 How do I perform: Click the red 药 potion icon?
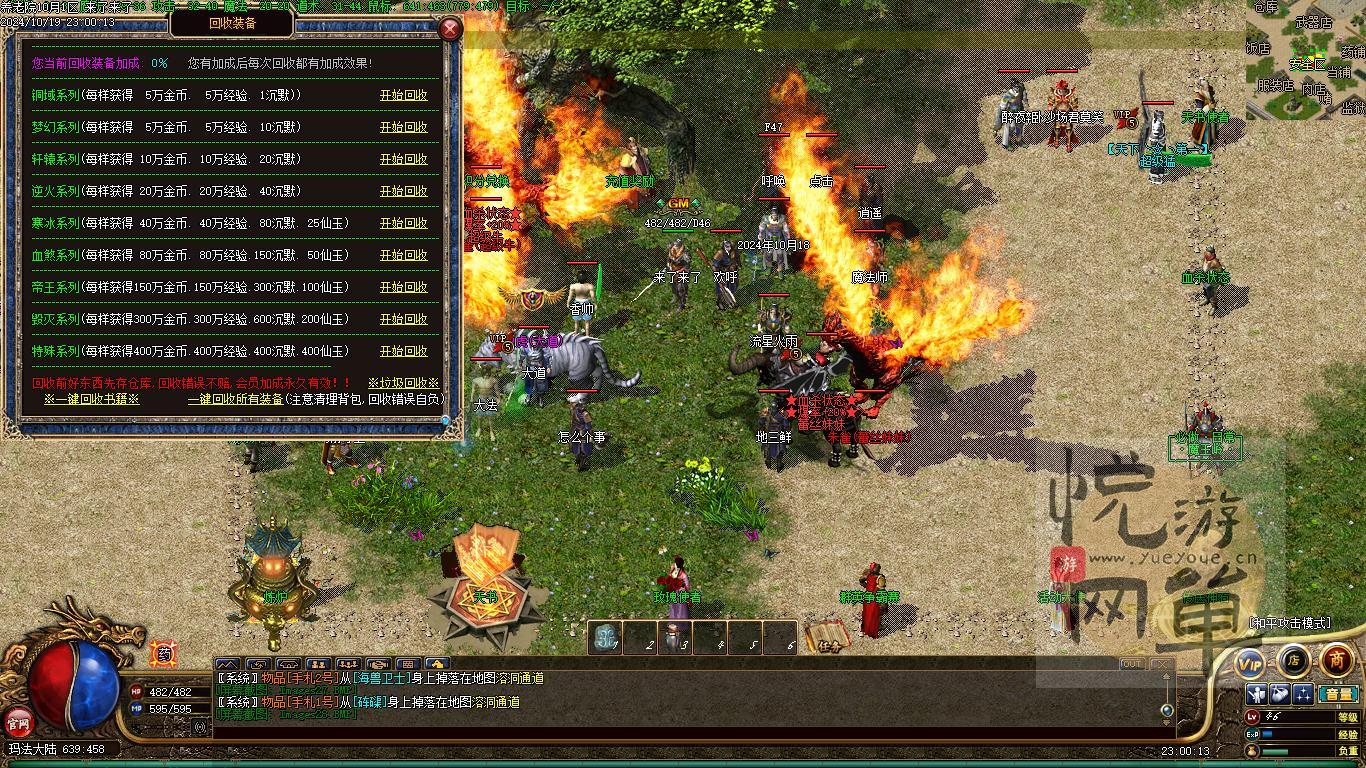click(x=163, y=654)
